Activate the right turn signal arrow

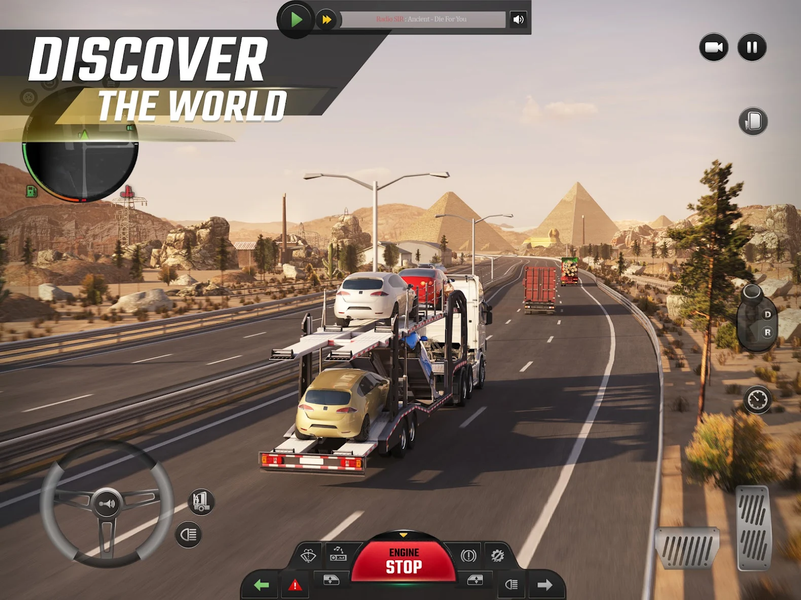(x=545, y=584)
